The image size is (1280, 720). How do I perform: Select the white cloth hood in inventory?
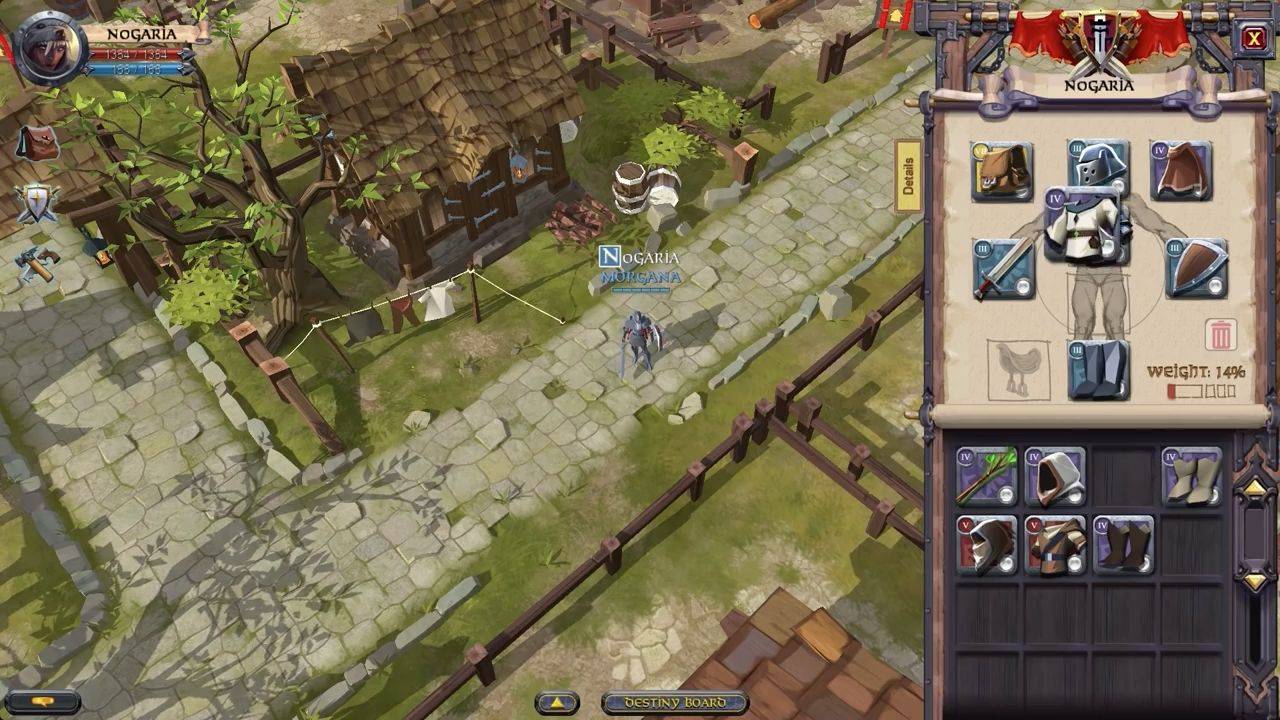pyautogui.click(x=1055, y=476)
